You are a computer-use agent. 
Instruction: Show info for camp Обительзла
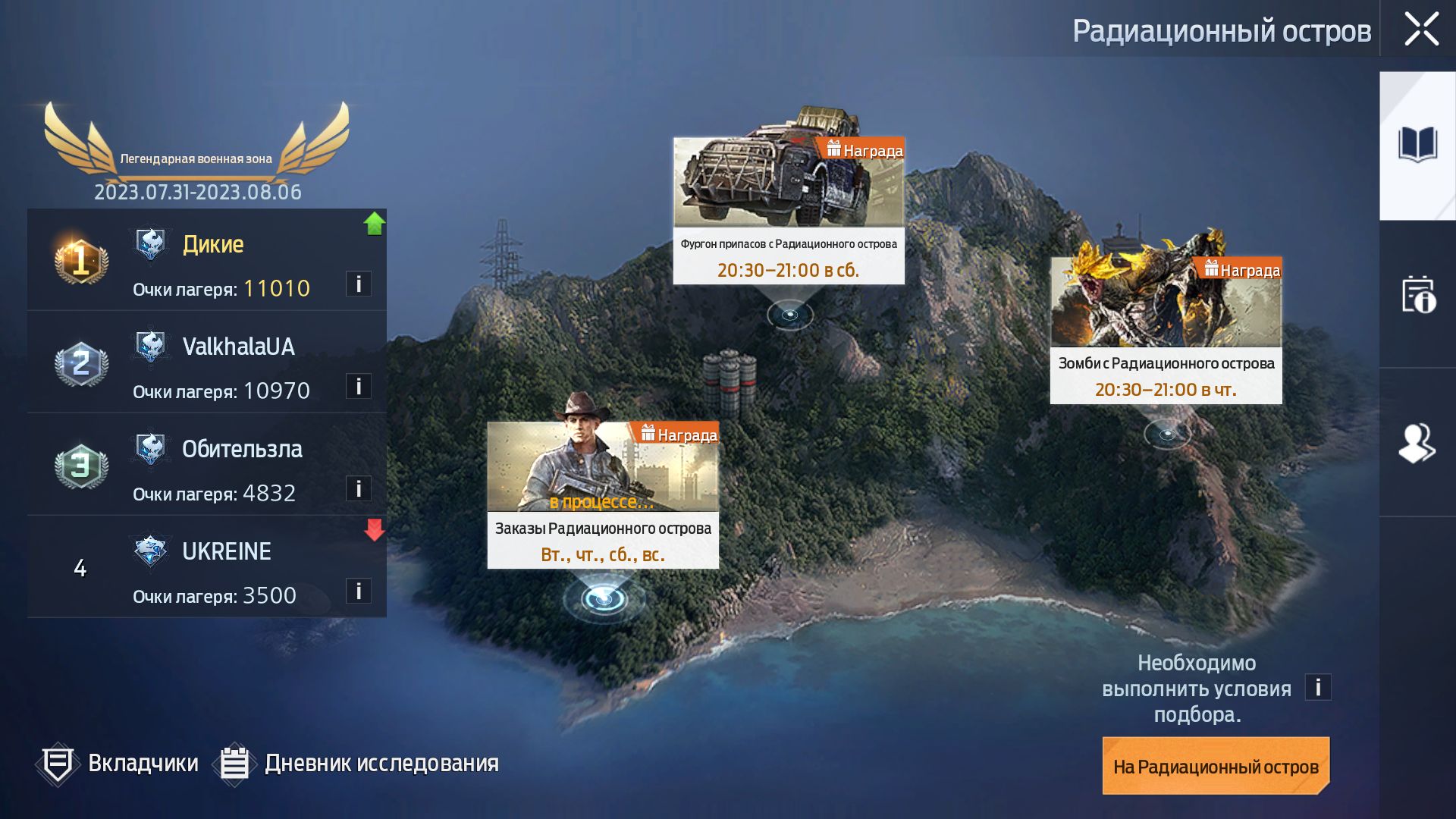358,488
